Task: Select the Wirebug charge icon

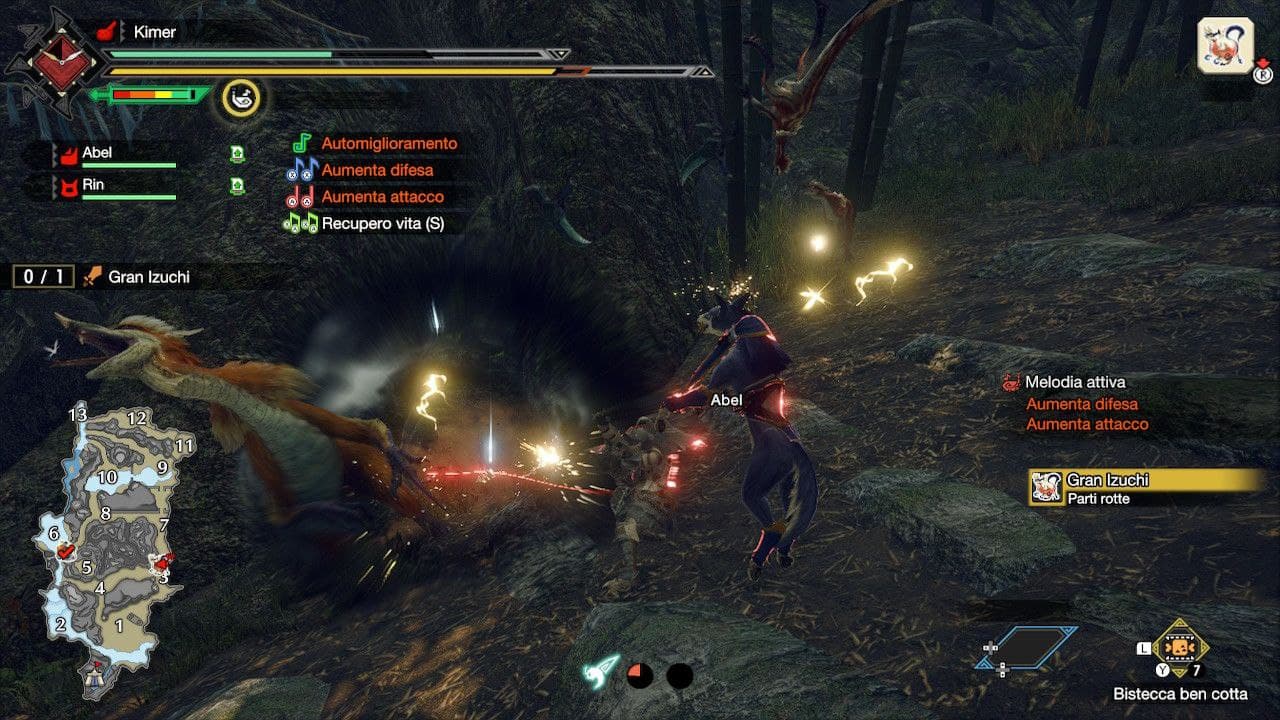Action: point(602,673)
